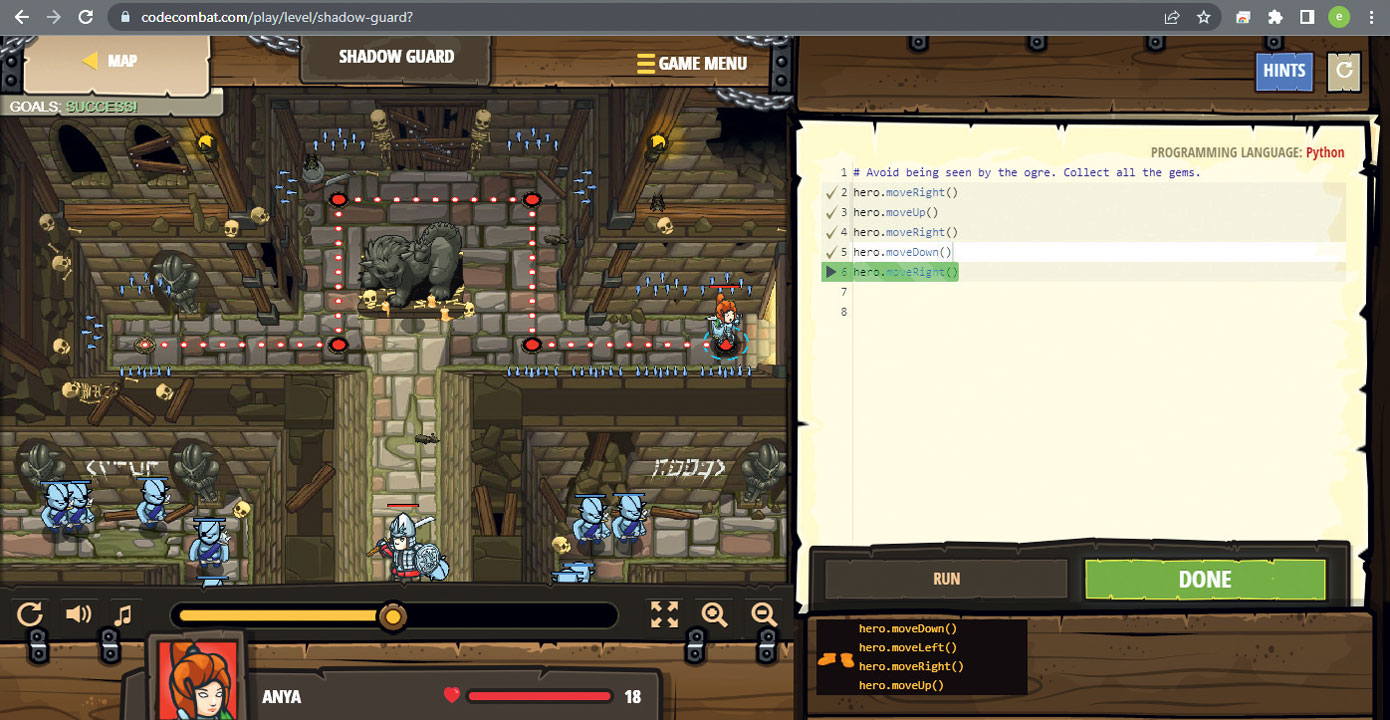The height and width of the screenshot is (720, 1390).
Task: Select Anya's hero portrait
Action: (x=195, y=680)
